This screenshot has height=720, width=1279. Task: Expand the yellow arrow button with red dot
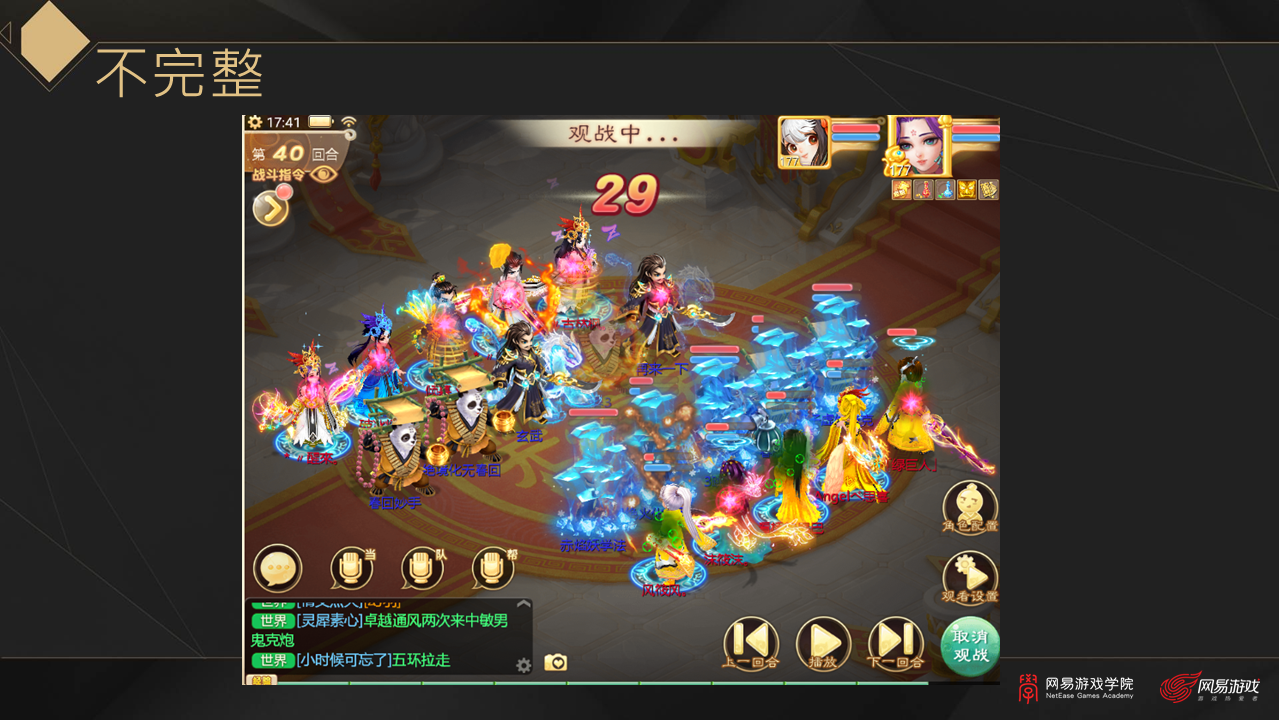[270, 207]
